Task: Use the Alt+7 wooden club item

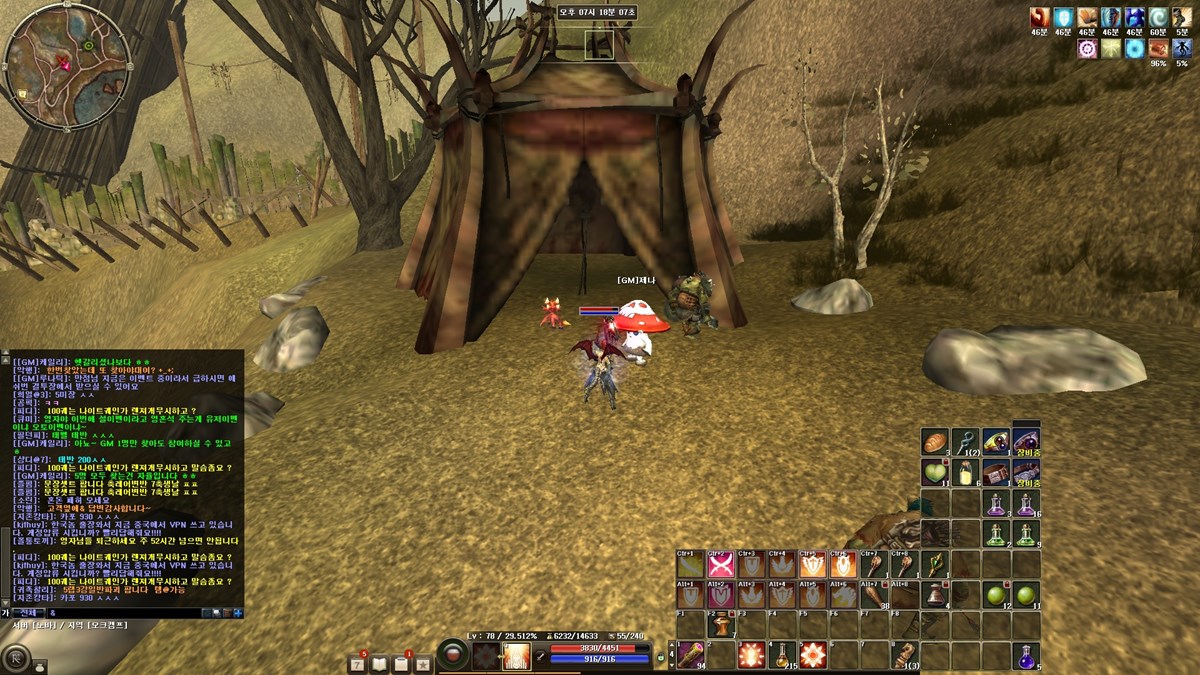Action: pyautogui.click(x=873, y=596)
